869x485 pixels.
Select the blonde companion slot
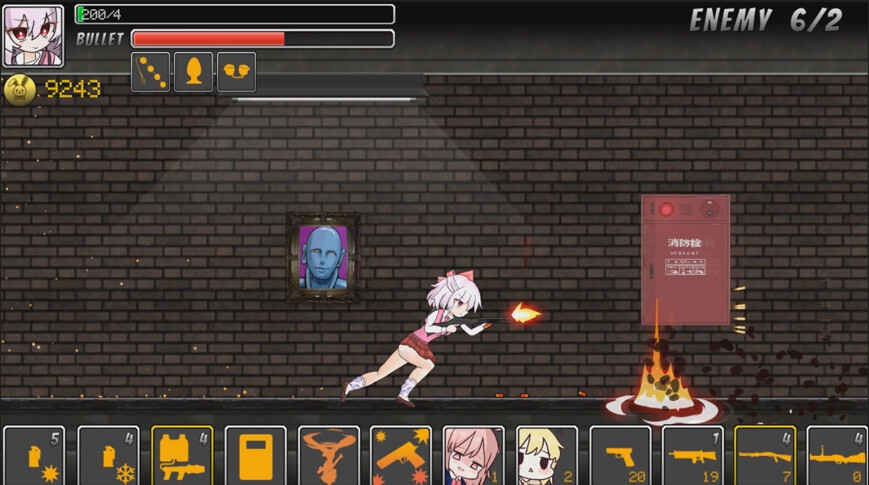coord(547,457)
